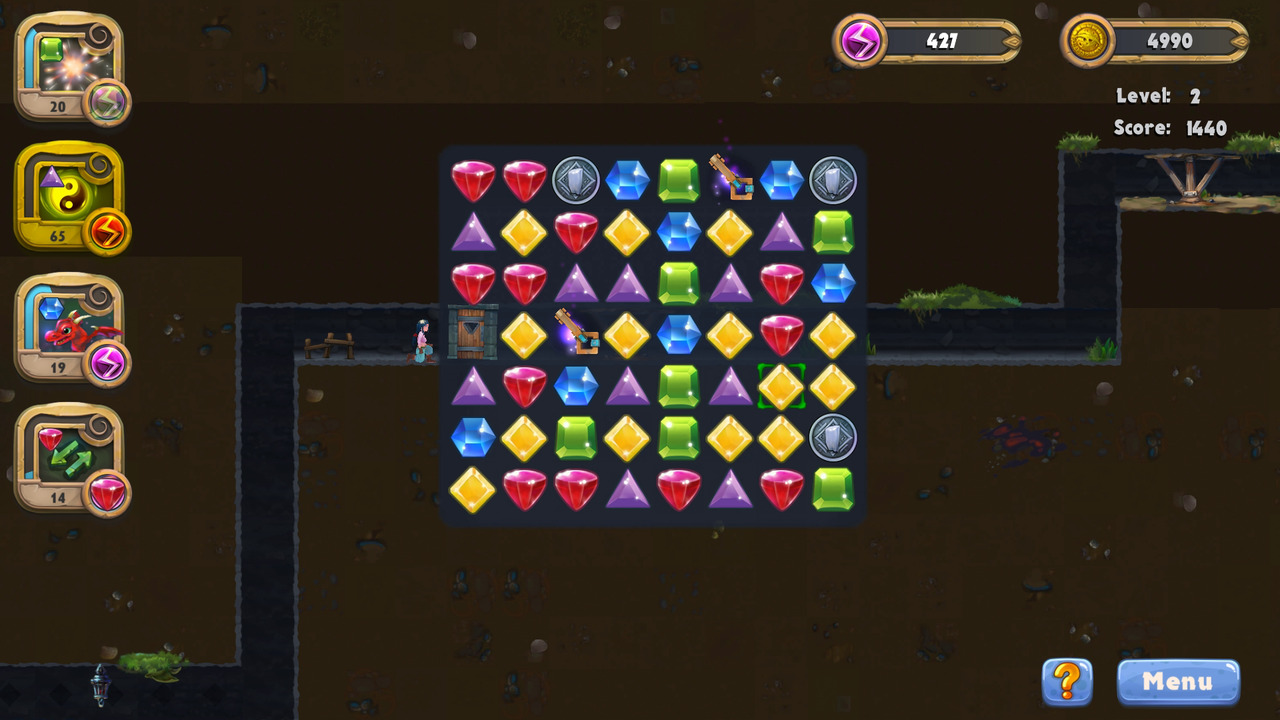Open the Menu
Screen dimensions: 1280x720
1177,682
